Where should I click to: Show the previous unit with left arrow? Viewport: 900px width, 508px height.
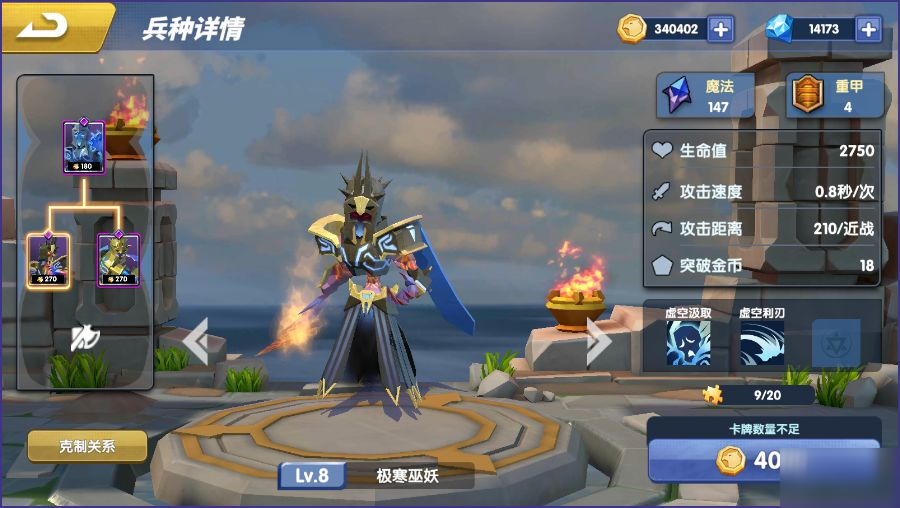pyautogui.click(x=197, y=341)
